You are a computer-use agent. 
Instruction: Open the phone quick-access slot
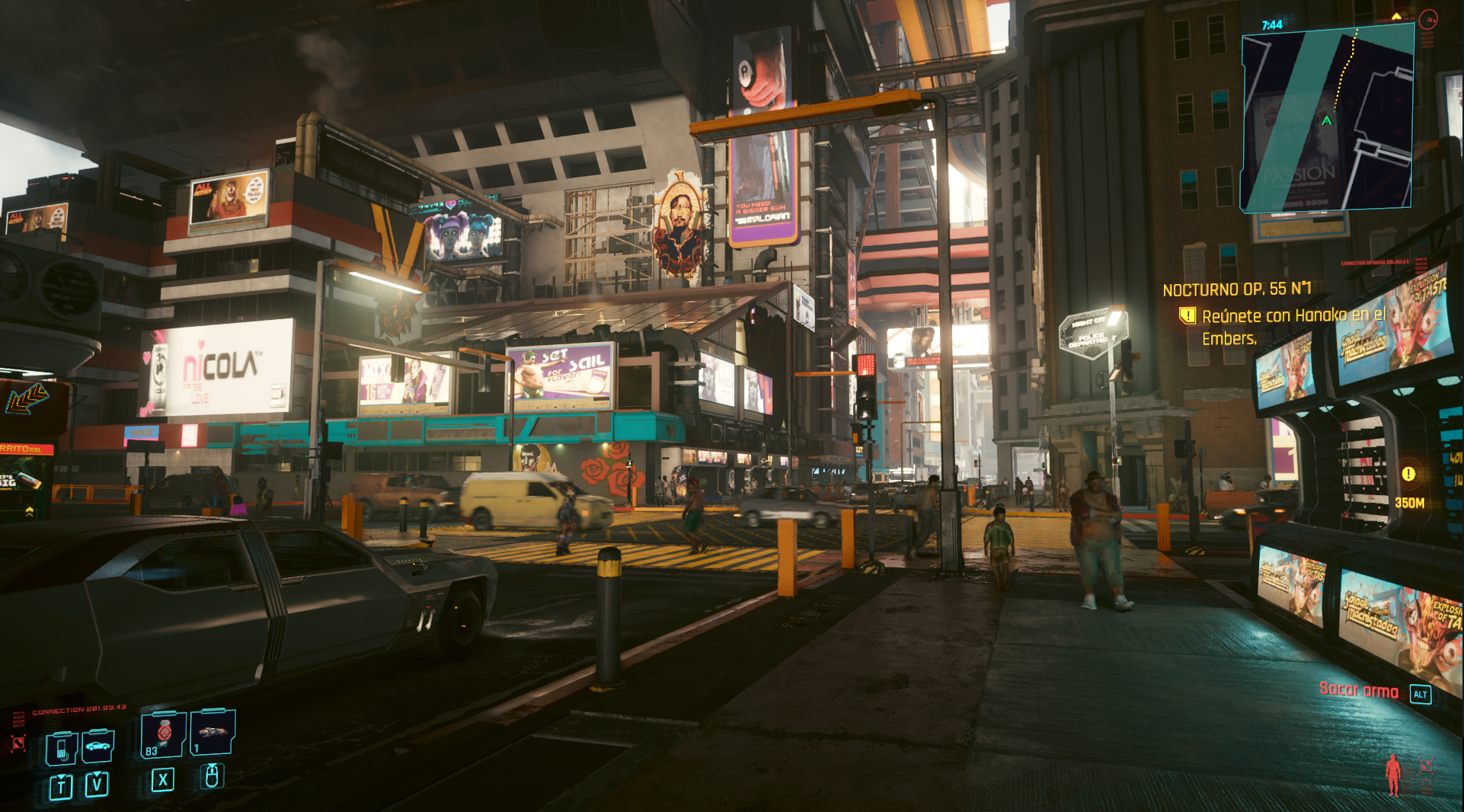point(61,748)
